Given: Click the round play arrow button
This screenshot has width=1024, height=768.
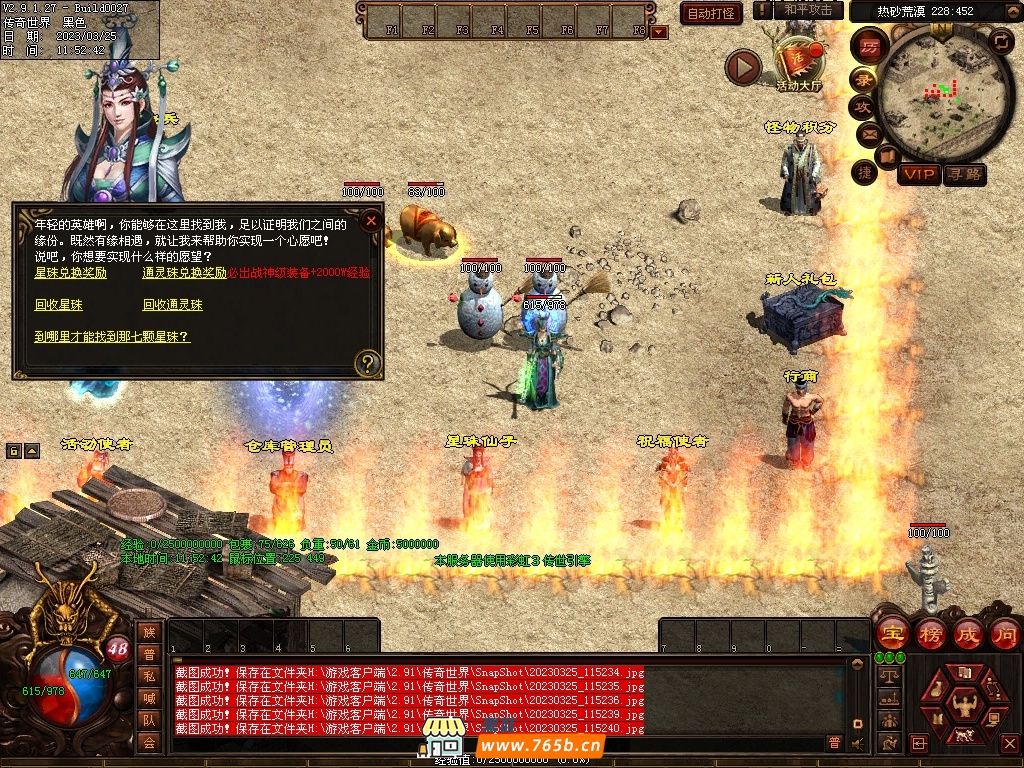Looking at the screenshot, I should point(743,67).
